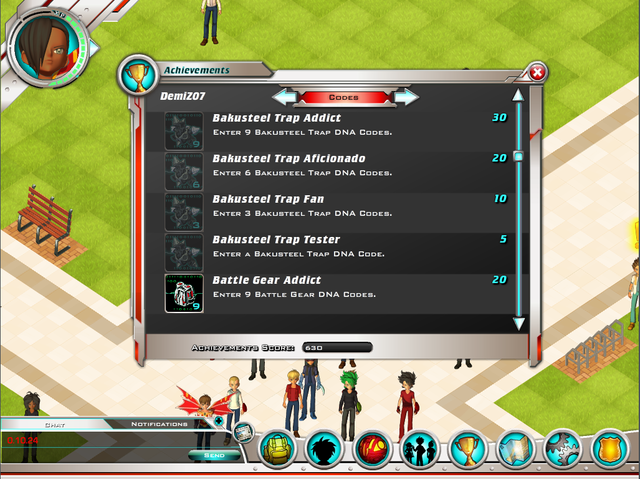The image size is (640, 479).
Task: Open the friends silhouettes icon
Action: (x=420, y=450)
